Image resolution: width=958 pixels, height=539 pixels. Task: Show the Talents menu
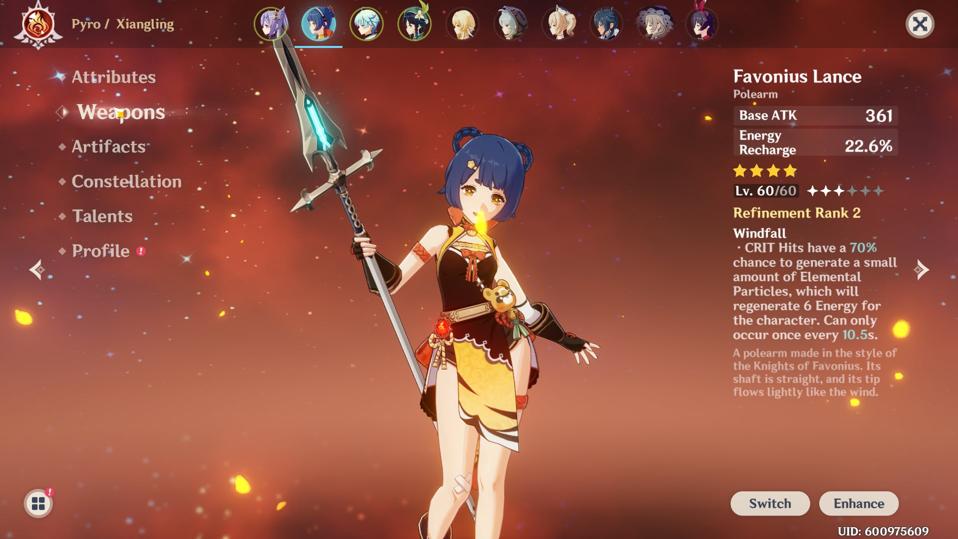[102, 216]
